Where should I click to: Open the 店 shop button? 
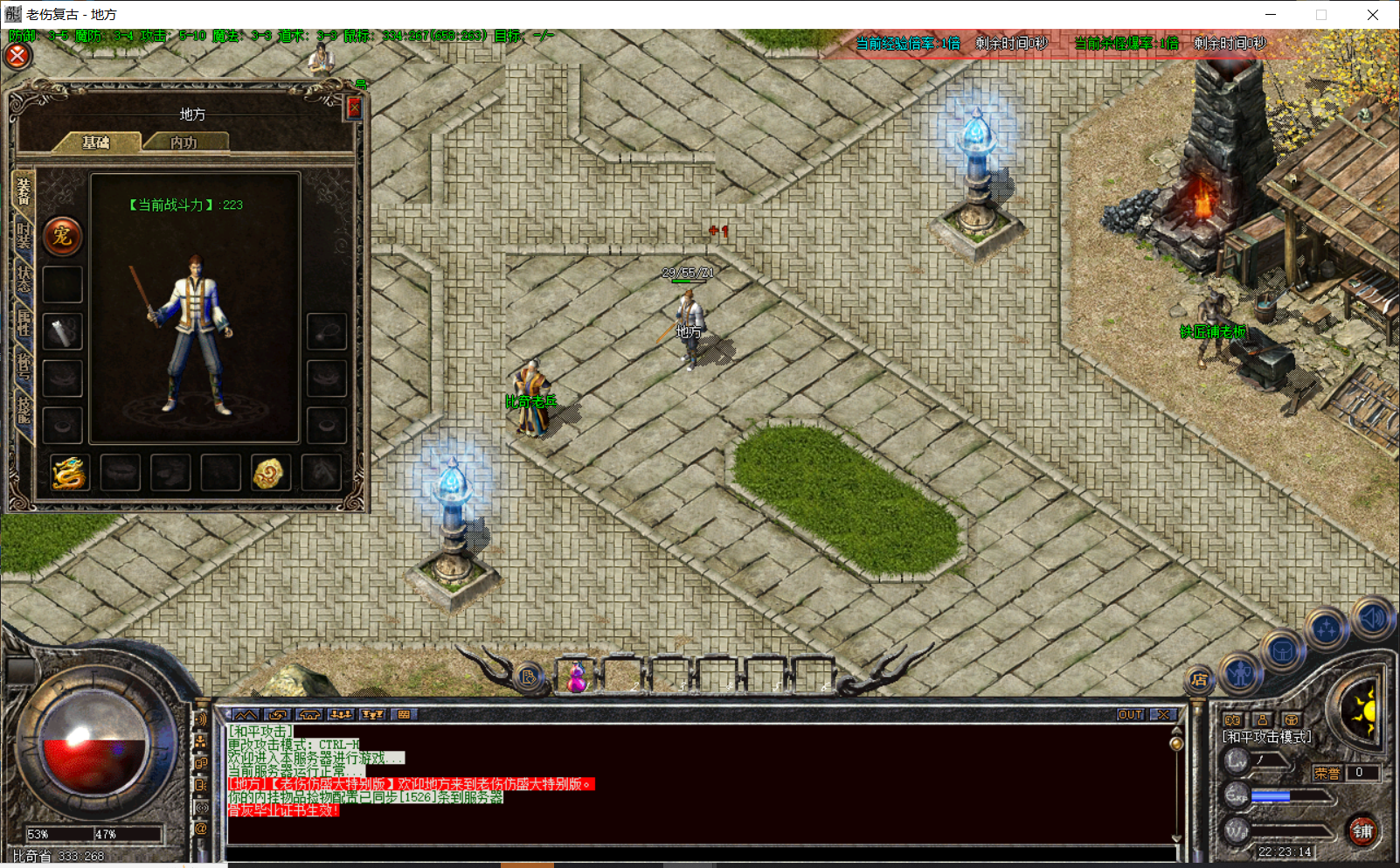tap(1199, 679)
